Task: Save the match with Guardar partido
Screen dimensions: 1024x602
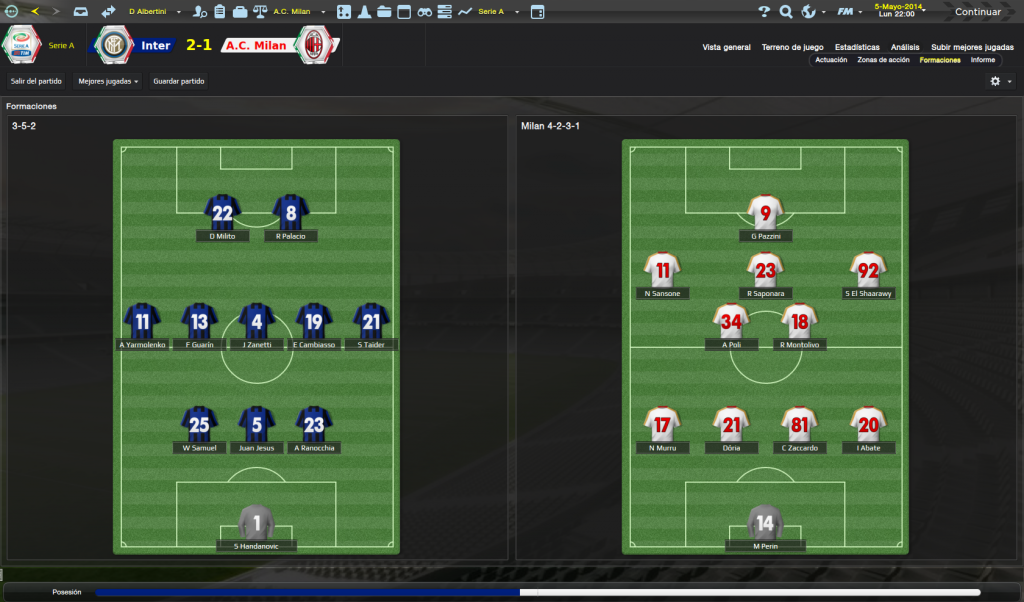Action: [179, 81]
